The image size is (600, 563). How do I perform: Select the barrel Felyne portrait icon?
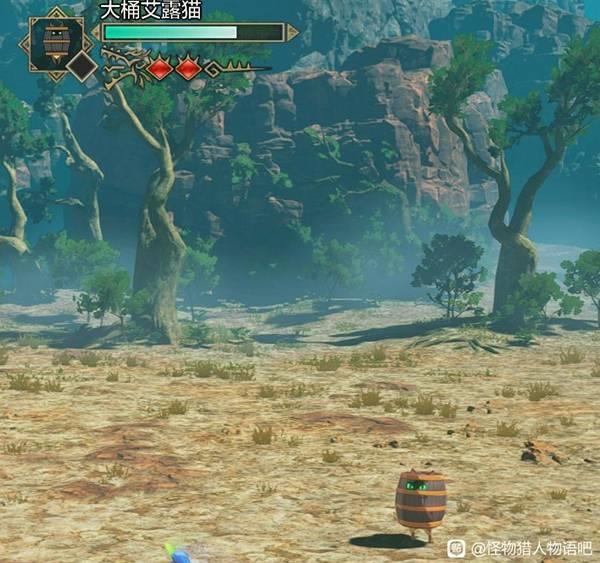(x=56, y=40)
